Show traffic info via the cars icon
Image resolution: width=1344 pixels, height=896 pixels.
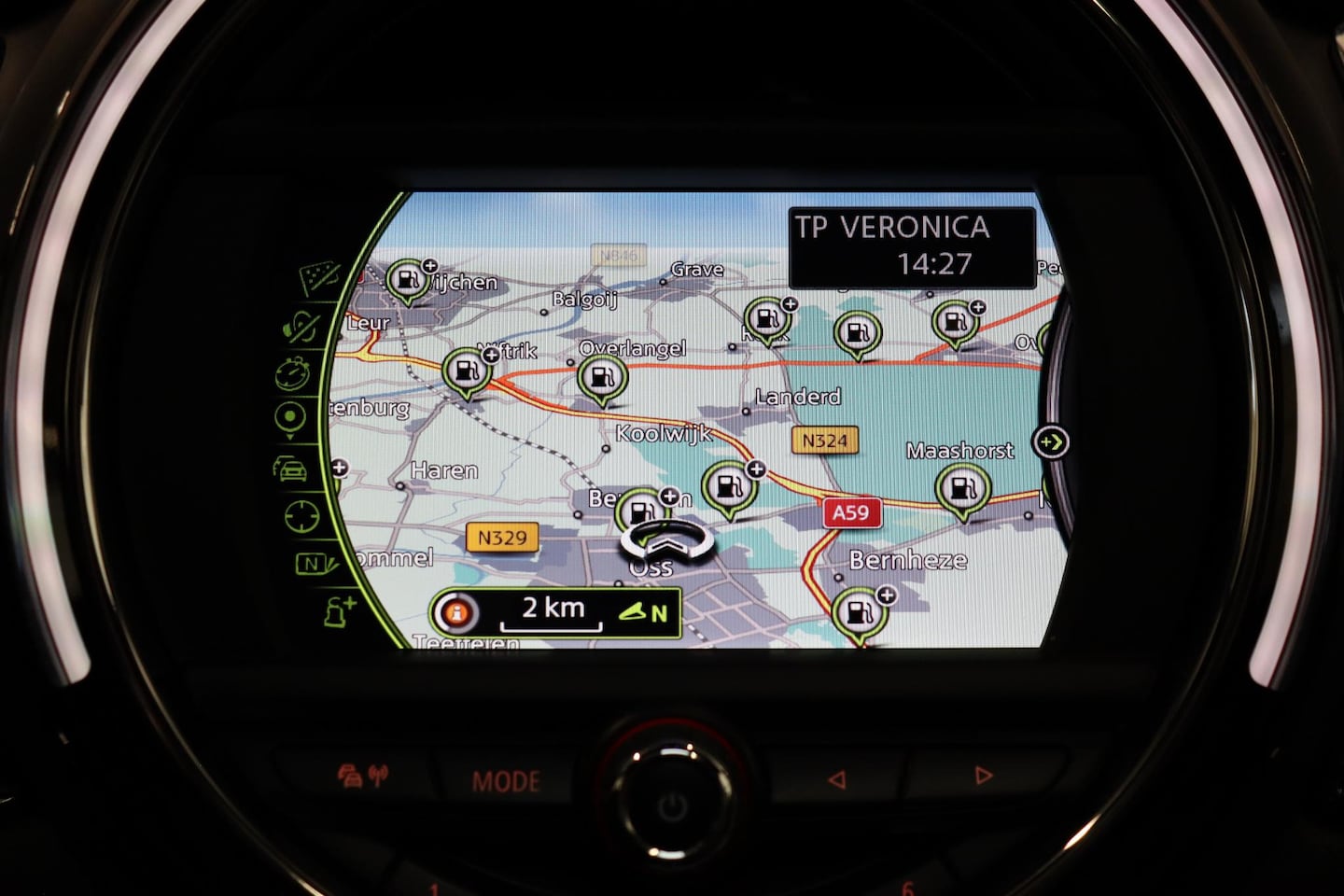291,467
